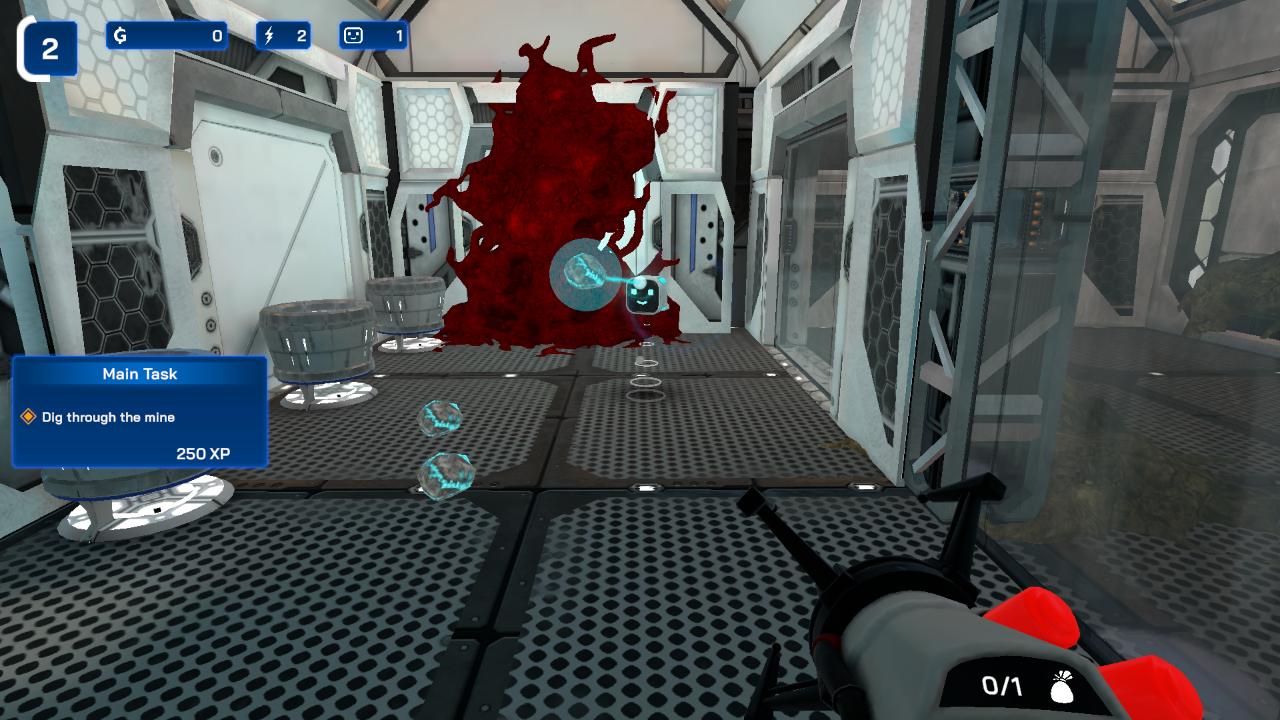1280x720 pixels.
Task: Select the Dig through the mine objective
Action: 109,416
